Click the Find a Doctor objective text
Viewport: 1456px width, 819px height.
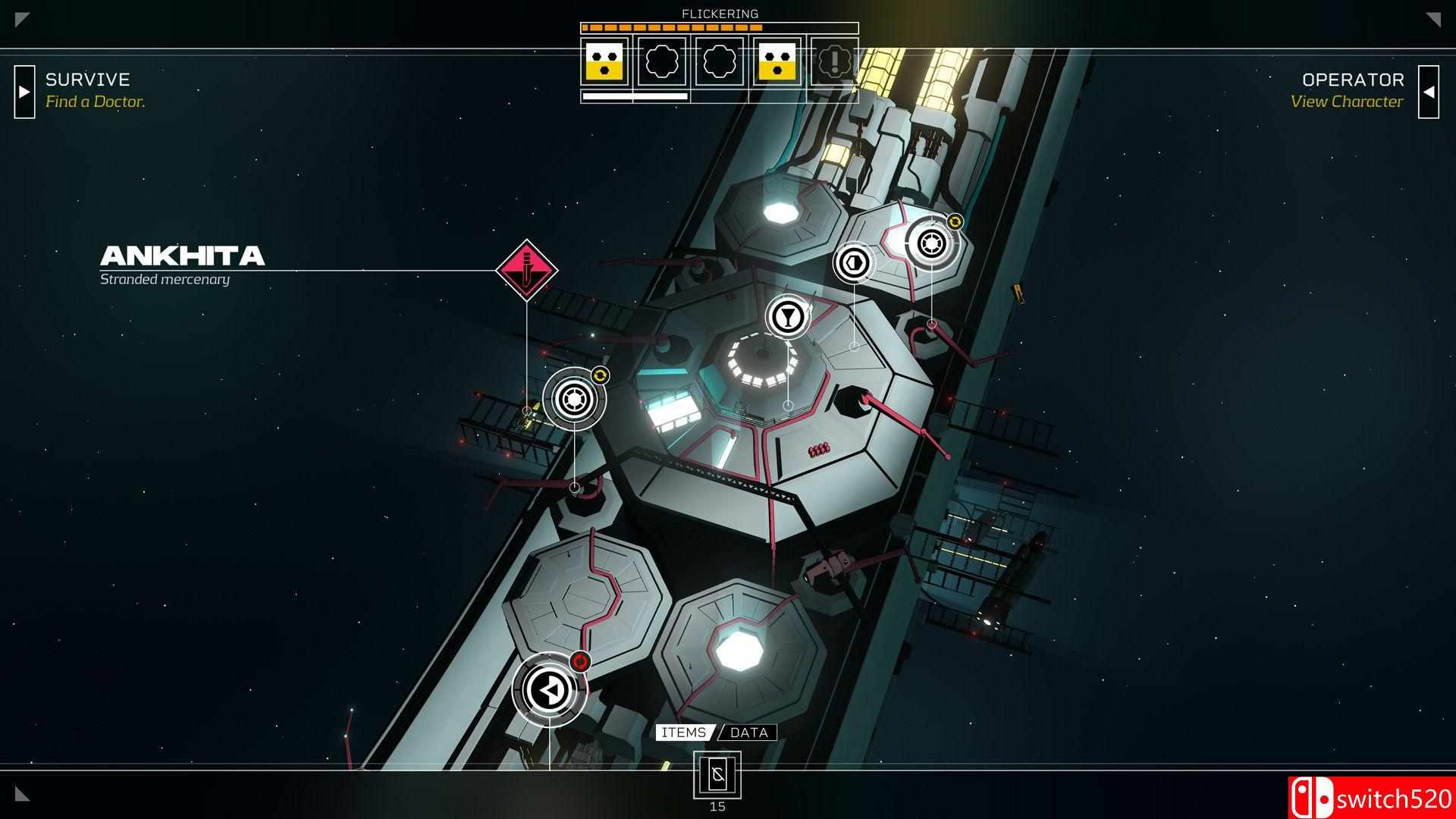tap(95, 102)
